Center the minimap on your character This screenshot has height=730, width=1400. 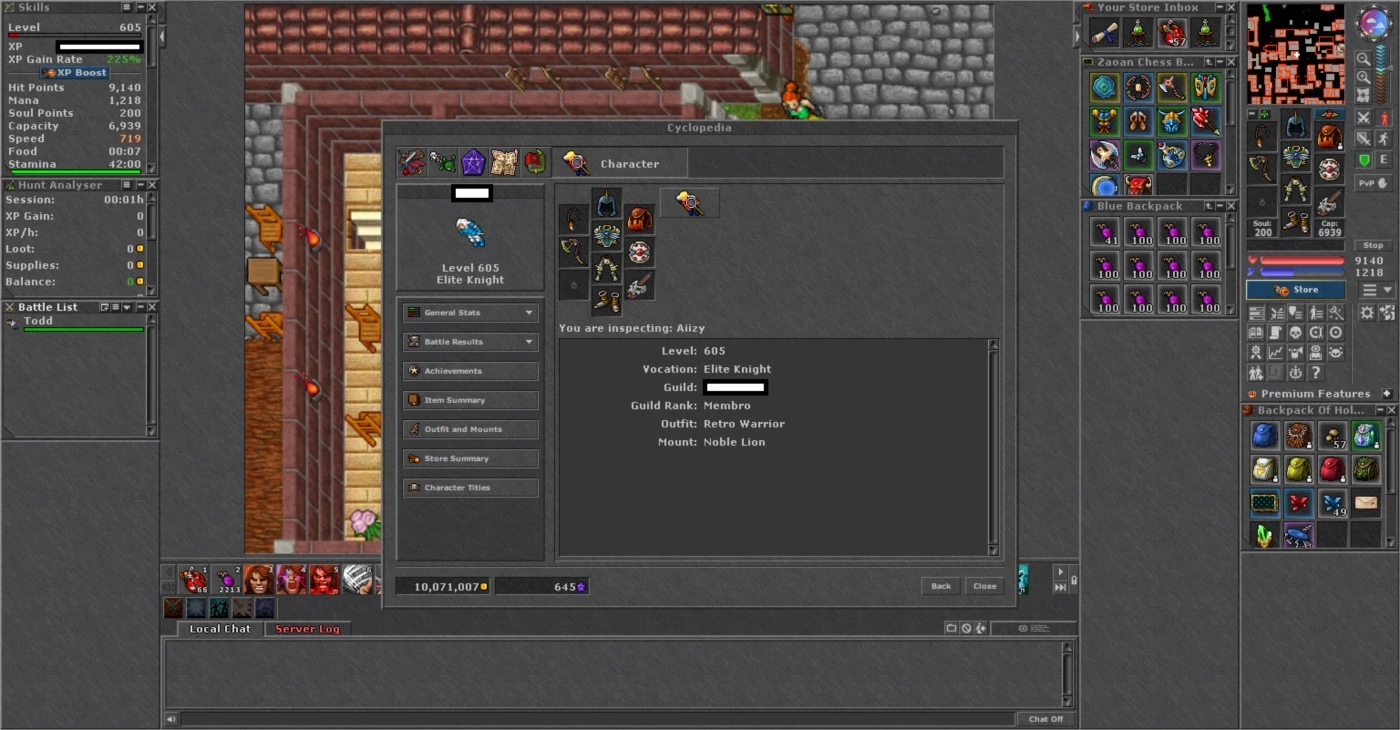click(1363, 94)
